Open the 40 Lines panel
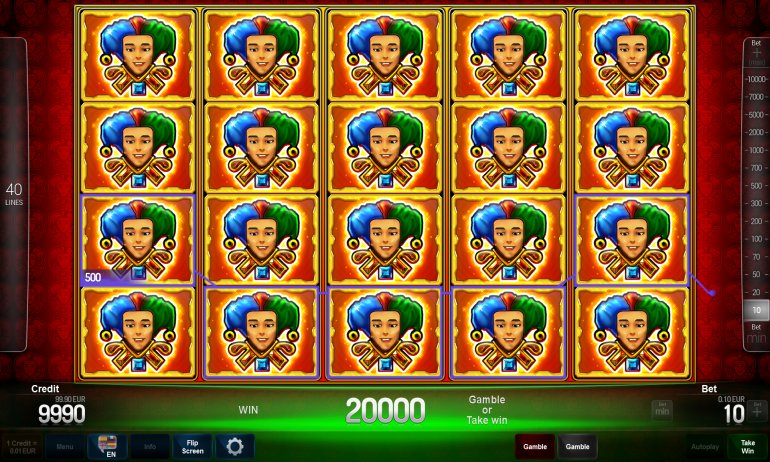770x462 pixels. coord(14,194)
